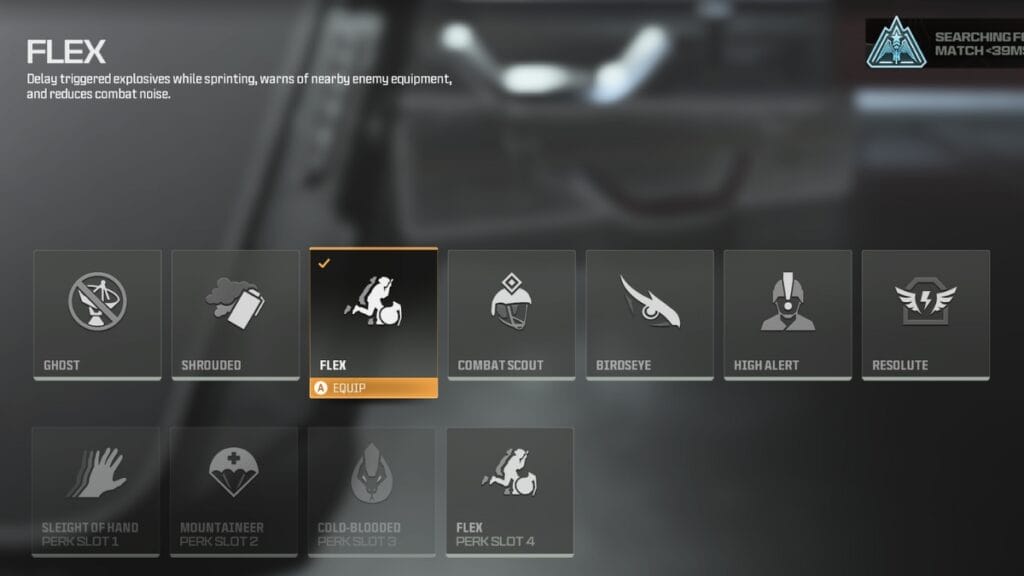Choose the Shrouded perk tile
Screen dimensions: 1024x576
coord(235,314)
